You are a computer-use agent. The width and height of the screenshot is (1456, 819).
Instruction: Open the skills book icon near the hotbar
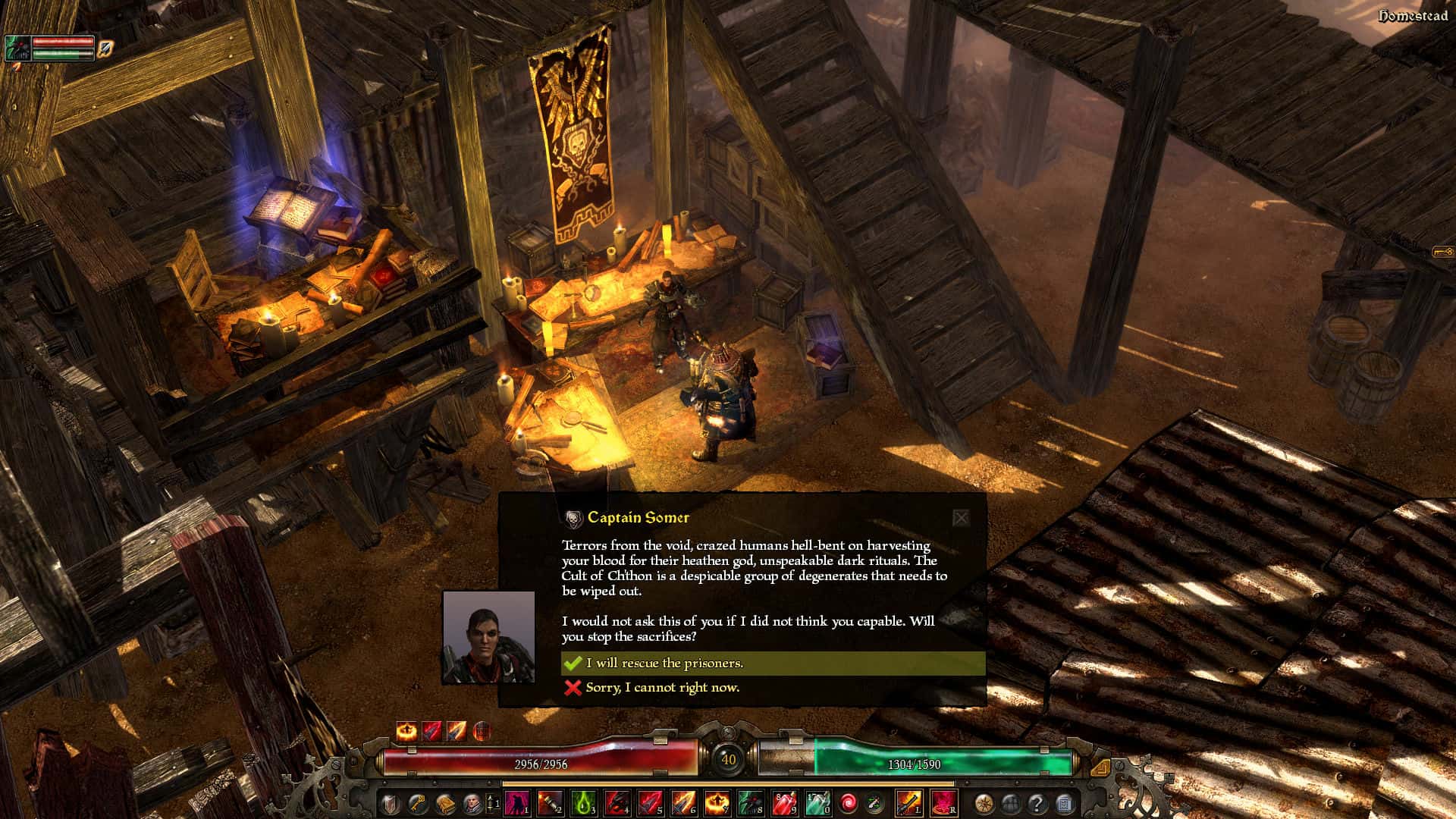pos(446,802)
